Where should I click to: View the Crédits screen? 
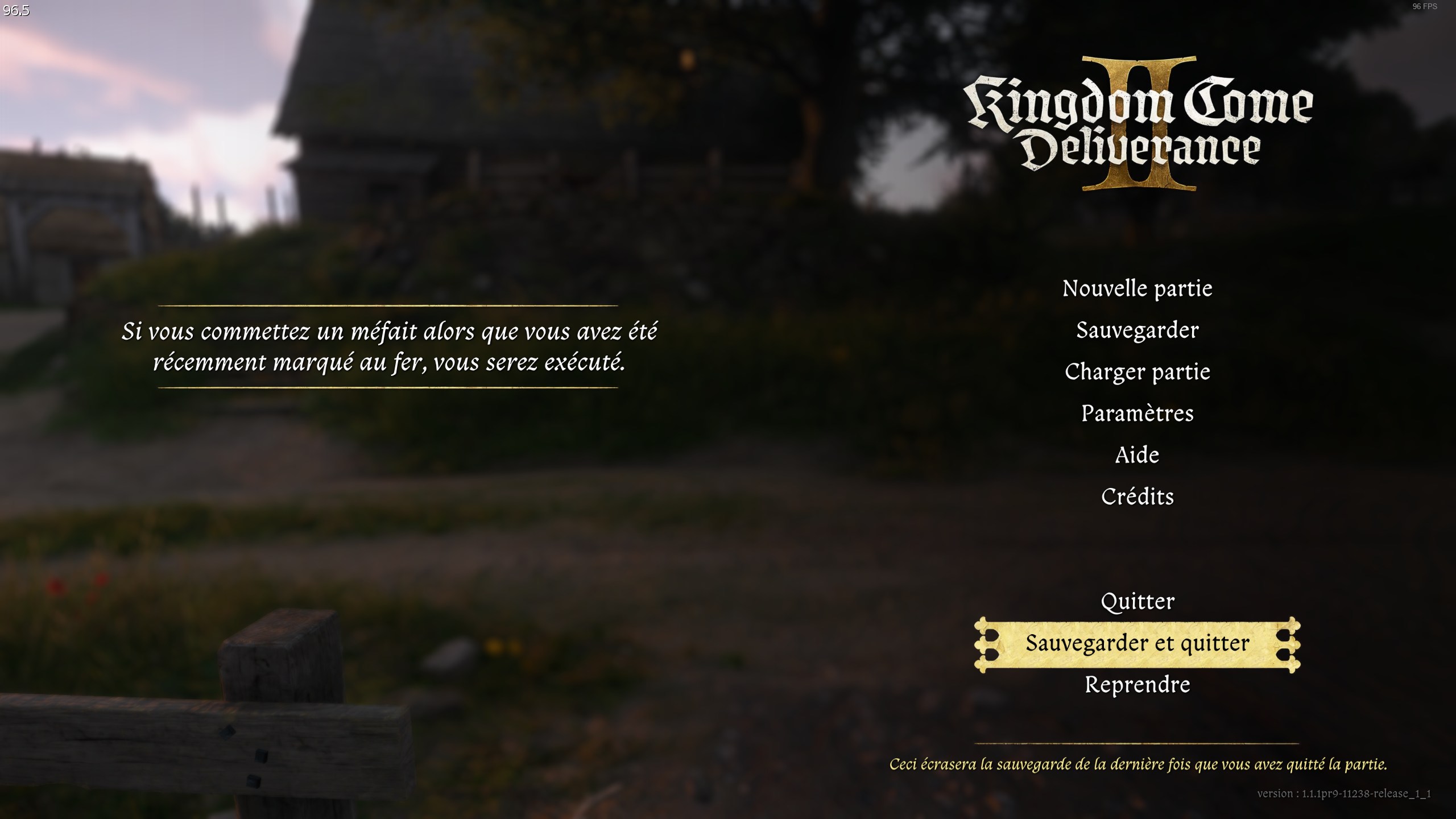coord(1138,497)
